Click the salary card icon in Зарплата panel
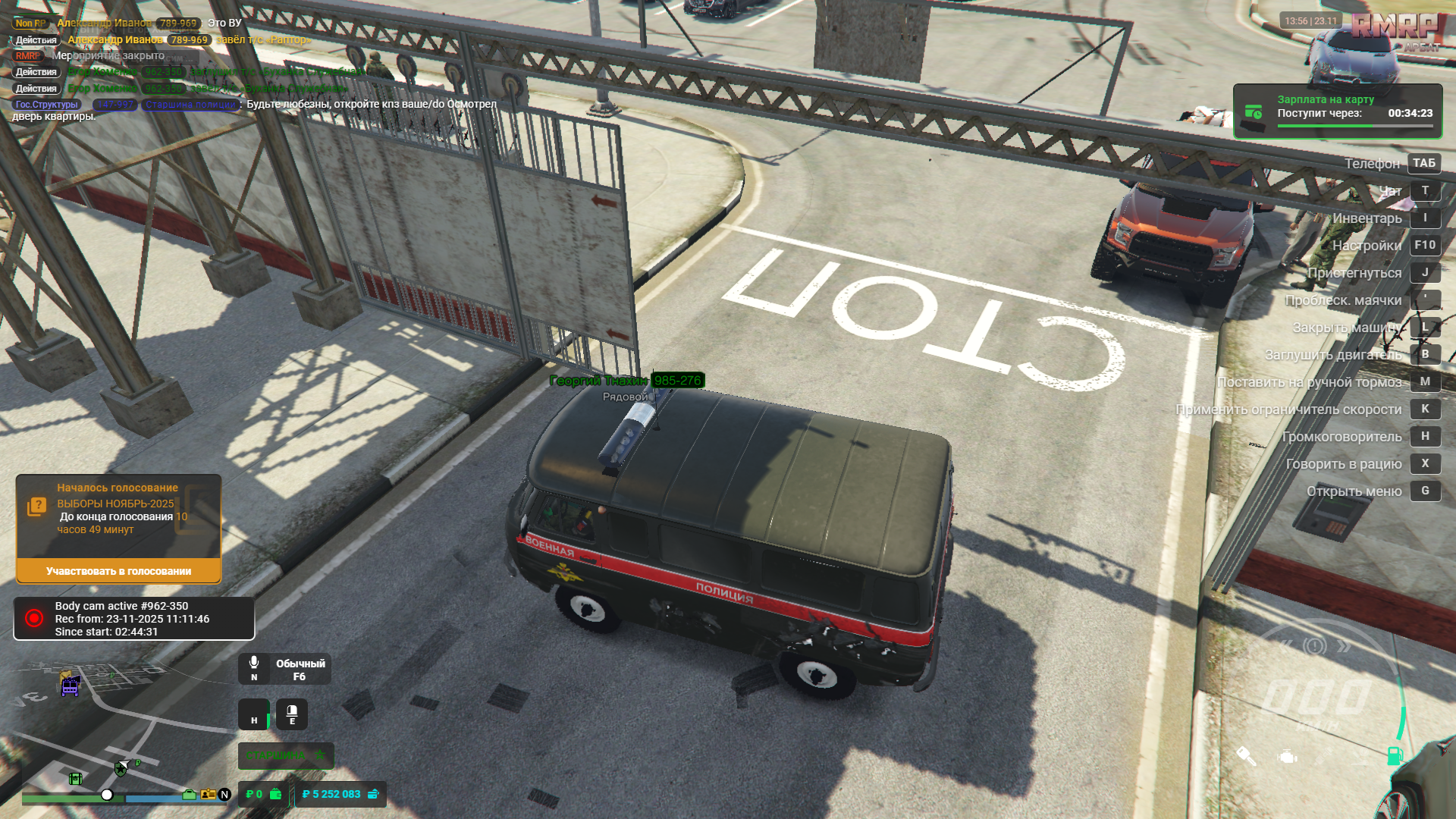The height and width of the screenshot is (819, 1456). [x=1254, y=111]
